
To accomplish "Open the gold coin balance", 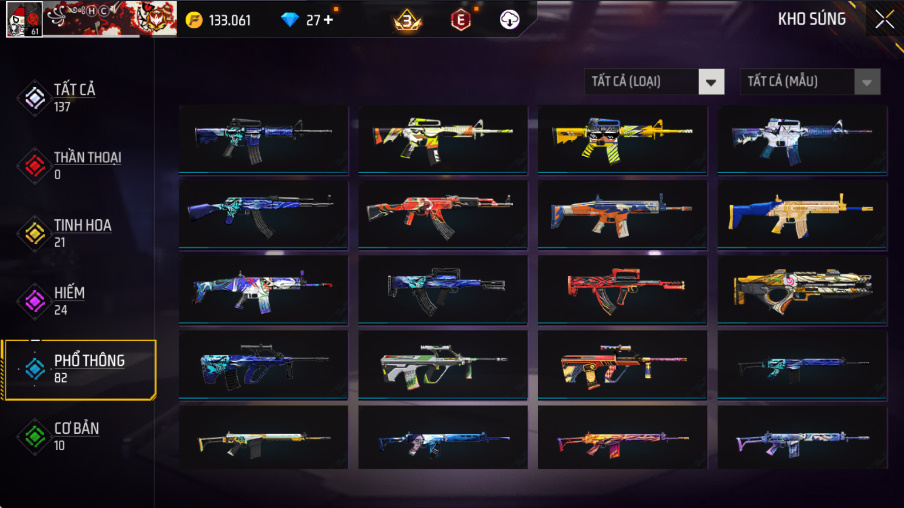I will (219, 20).
